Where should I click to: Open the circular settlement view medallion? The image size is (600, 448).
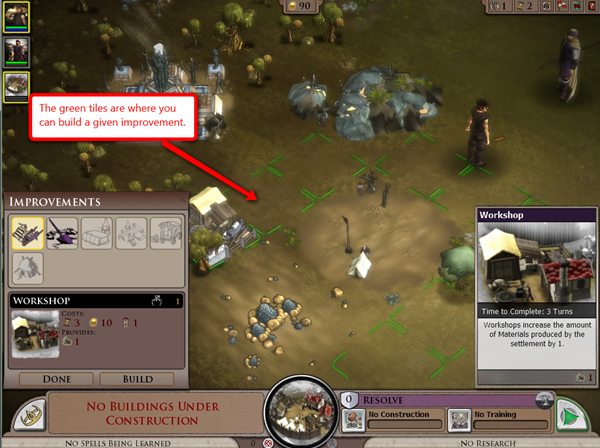(x=300, y=411)
